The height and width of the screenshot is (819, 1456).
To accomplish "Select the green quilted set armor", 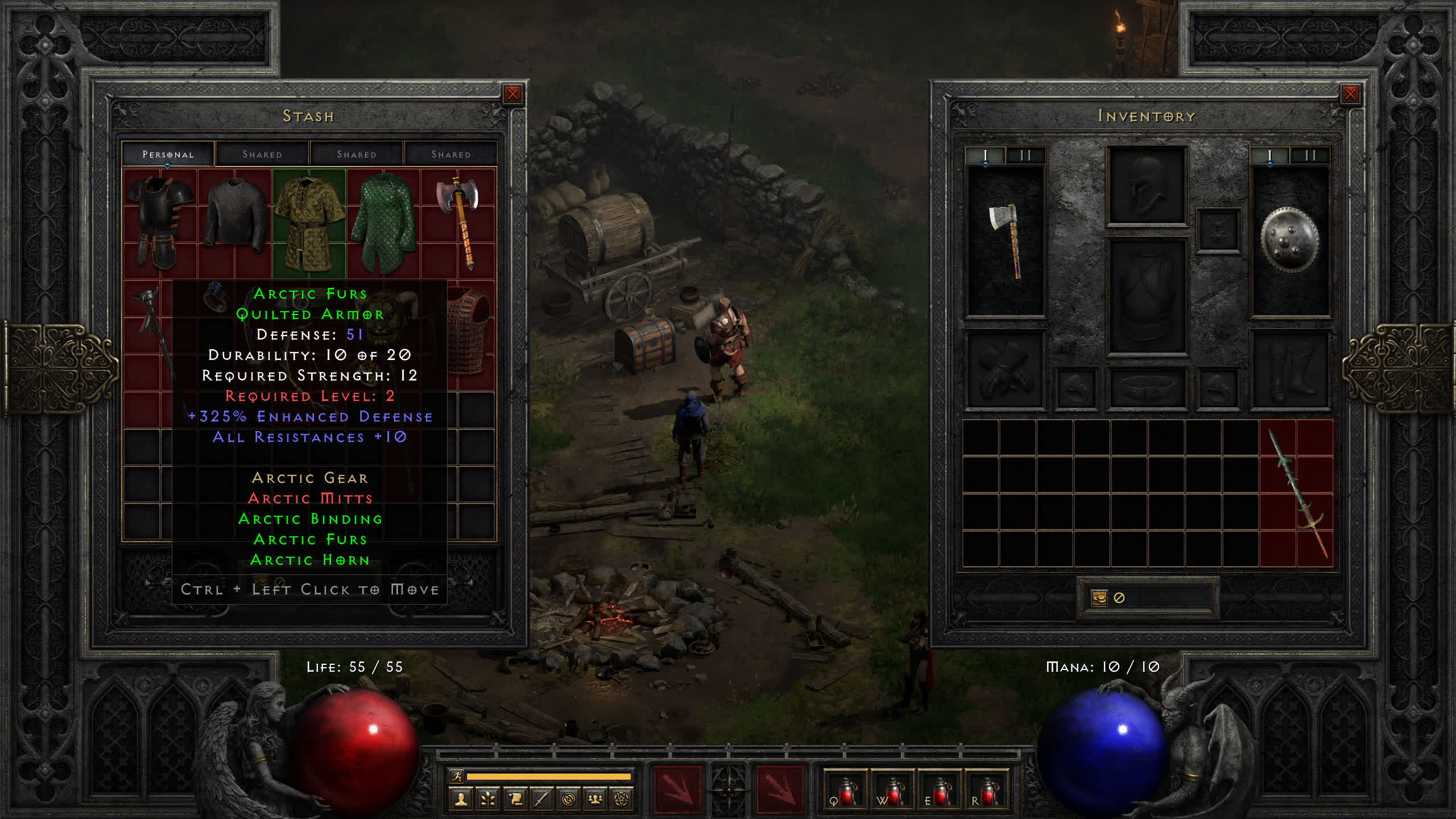I will pos(383,223).
